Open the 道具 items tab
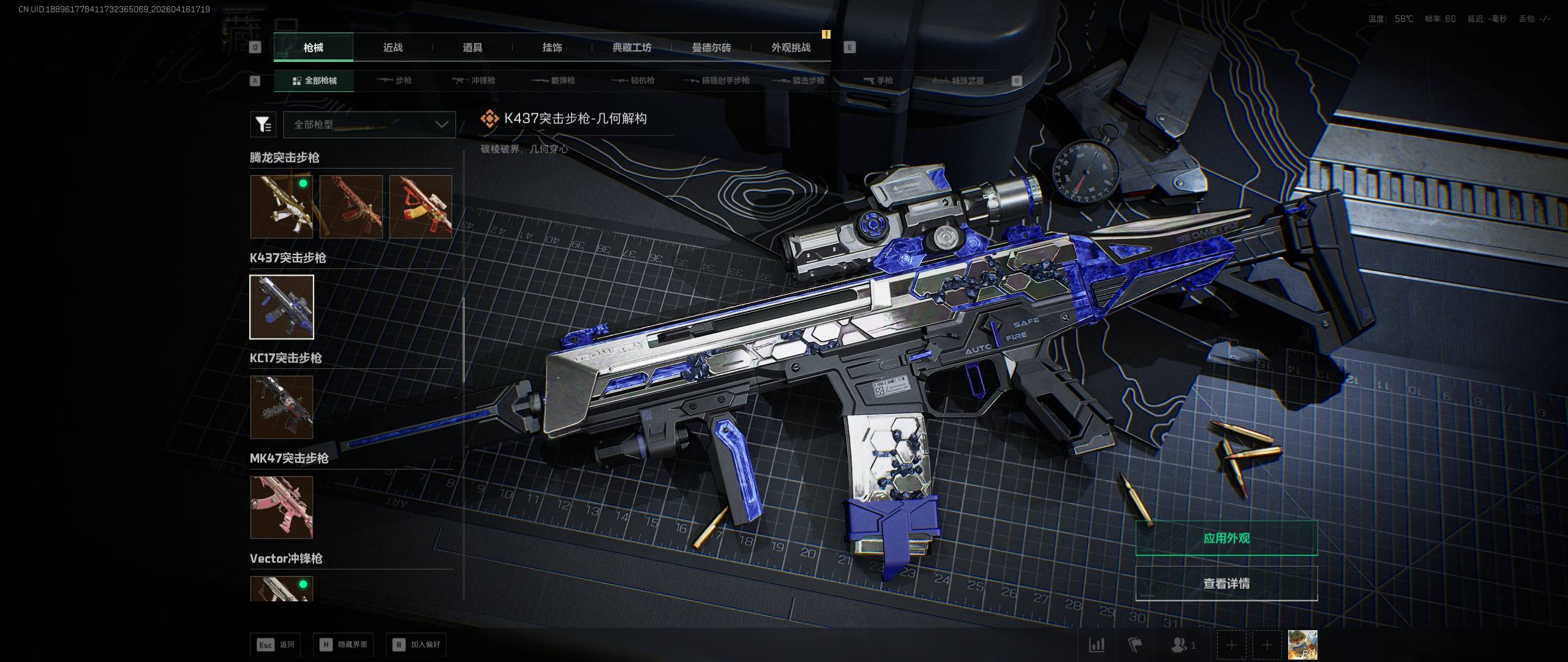This screenshot has height=662, width=1568. tap(472, 48)
